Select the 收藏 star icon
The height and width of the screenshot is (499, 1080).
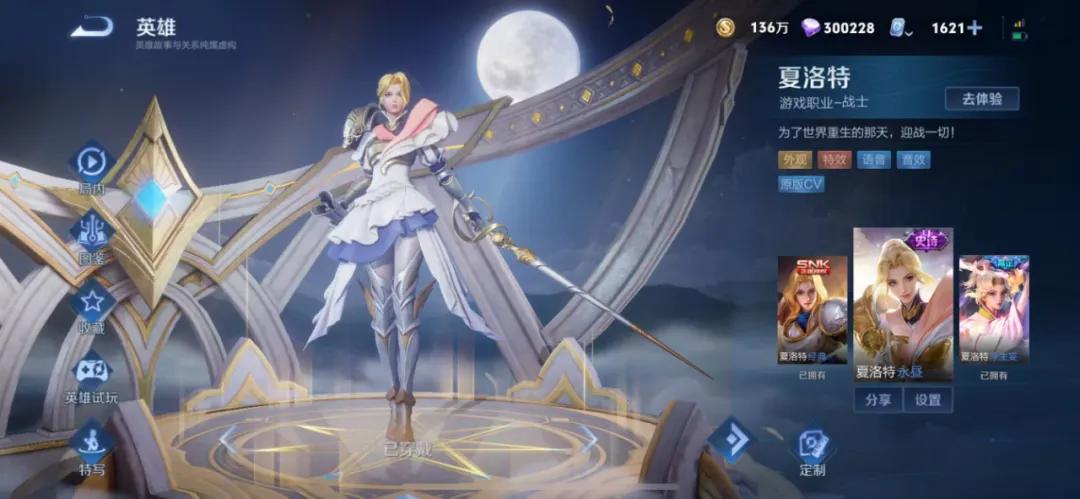(x=92, y=301)
